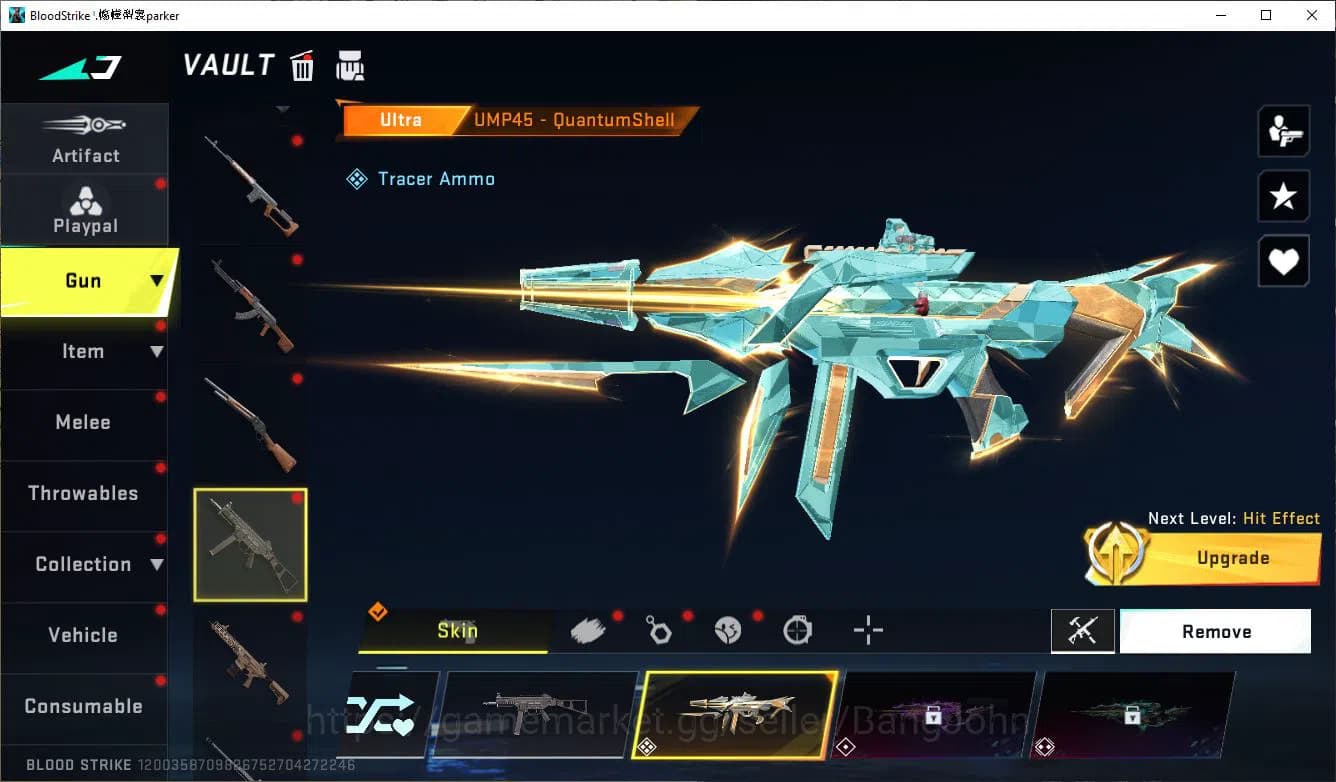Open the weapon charm customization icon
The image size is (1336, 782).
[x=659, y=630]
